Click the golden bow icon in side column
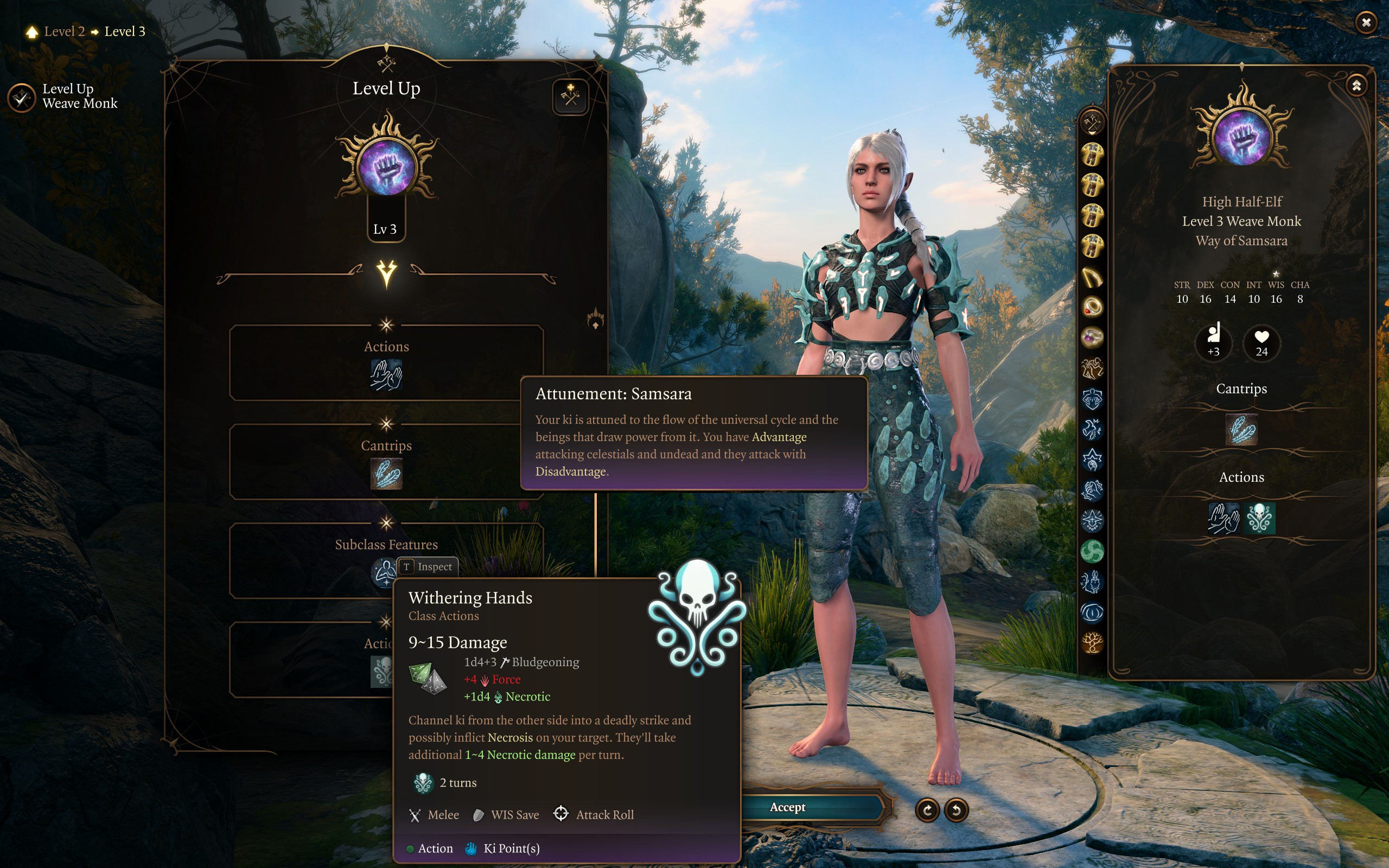Viewport: 1389px width, 868px height. click(x=1092, y=277)
